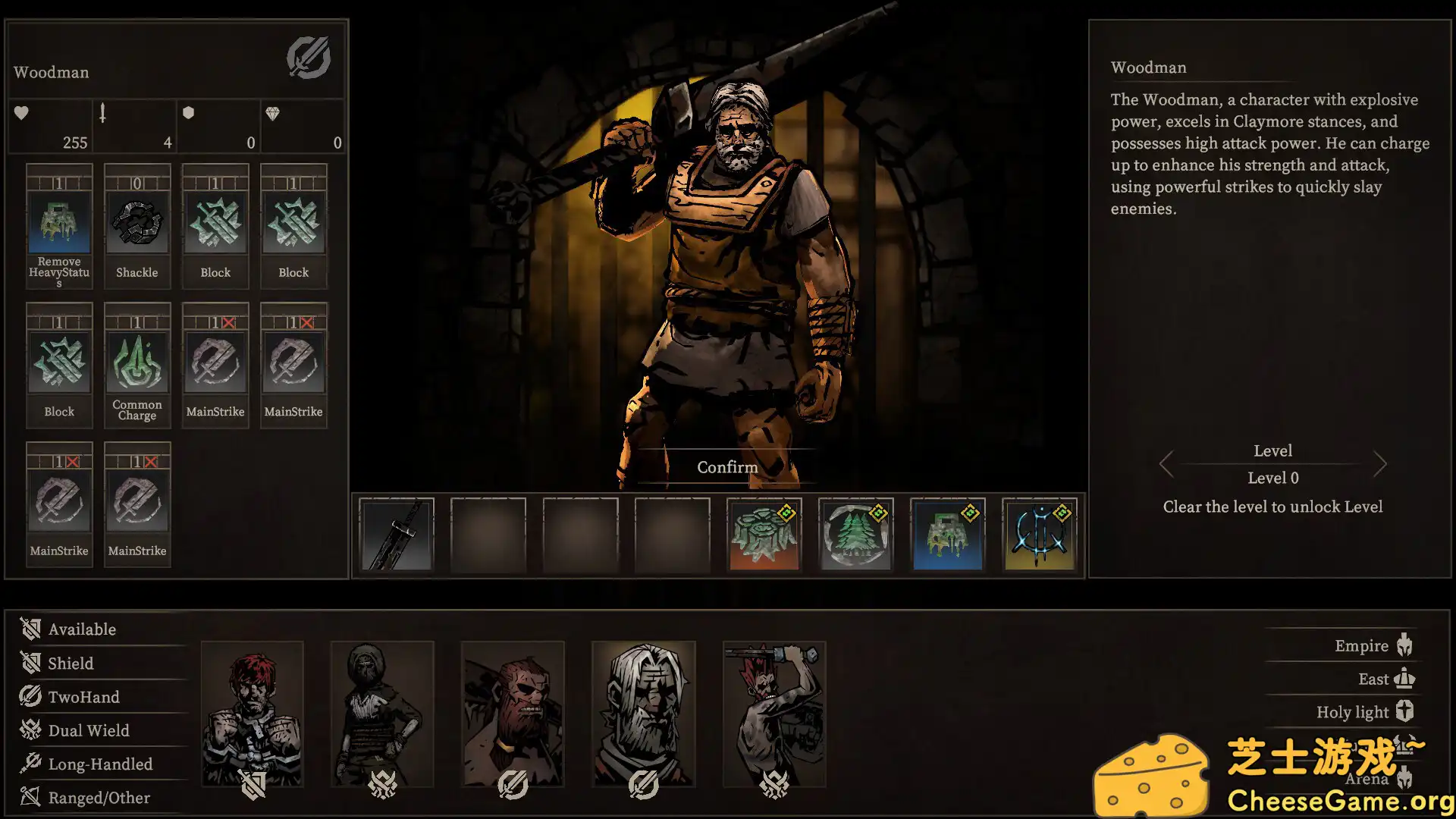Select the pine trees relic icon
The image size is (1456, 819).
coord(856,535)
